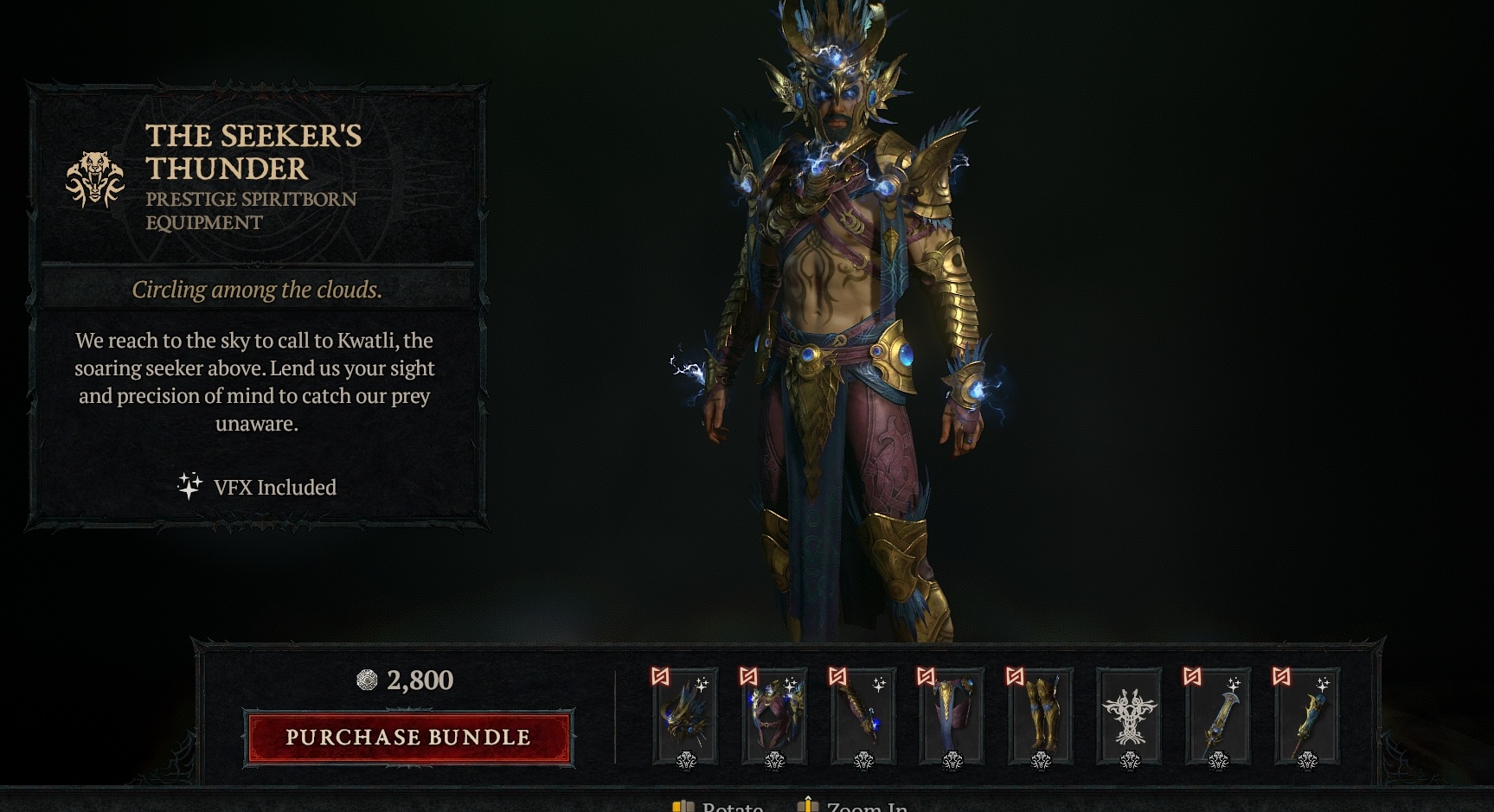Click the Spiritborn class emblem beside the bundle title
The image size is (1494, 812).
pos(95,176)
